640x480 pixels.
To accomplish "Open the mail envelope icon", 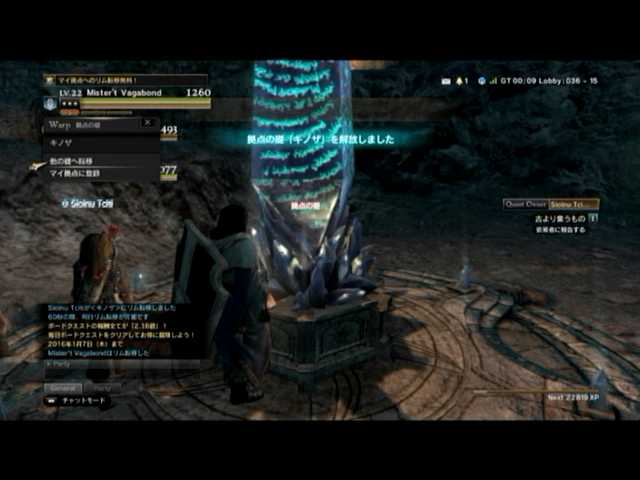I will [x=446, y=80].
